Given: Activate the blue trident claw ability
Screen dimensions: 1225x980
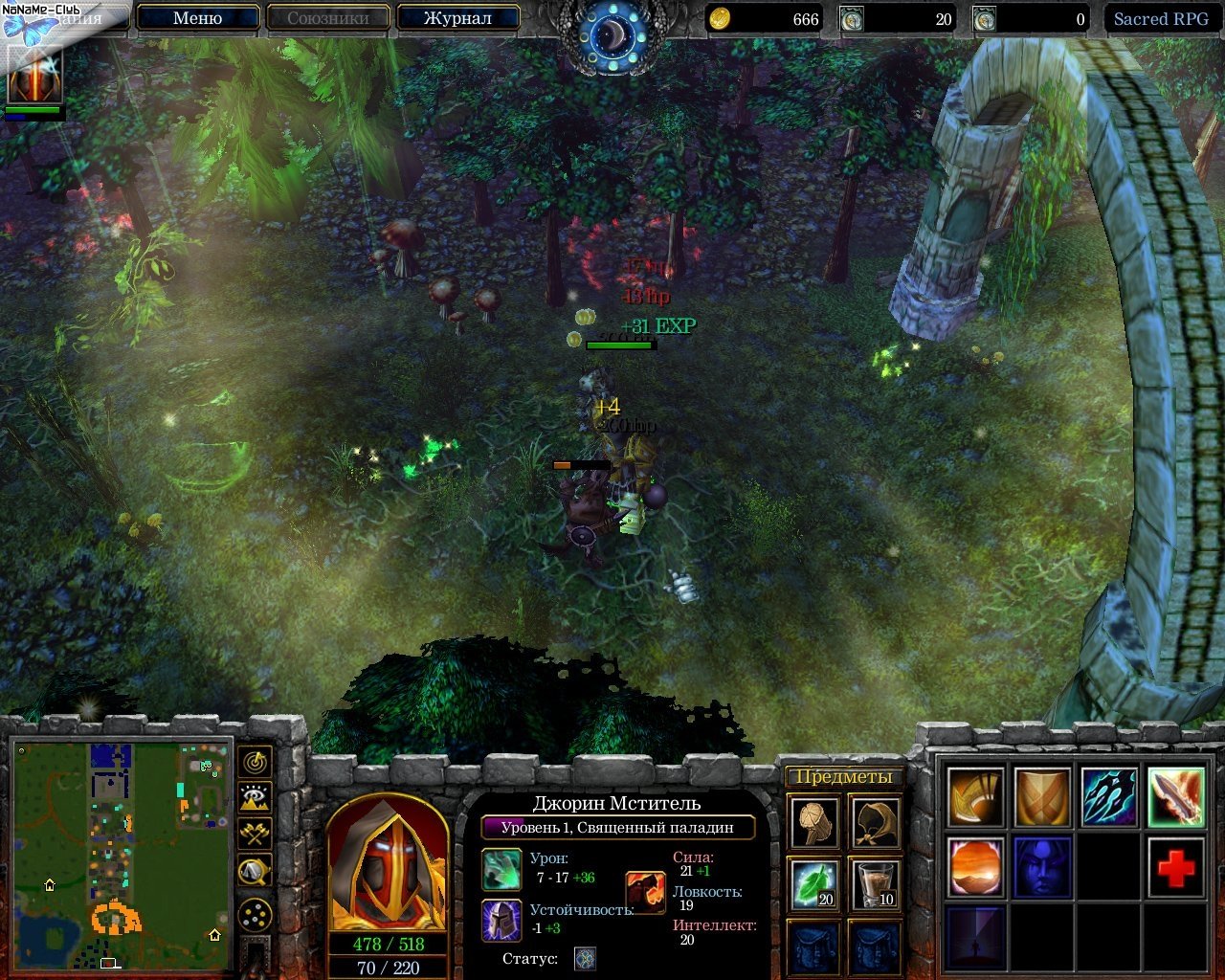Looking at the screenshot, I should pyautogui.click(x=1109, y=796).
